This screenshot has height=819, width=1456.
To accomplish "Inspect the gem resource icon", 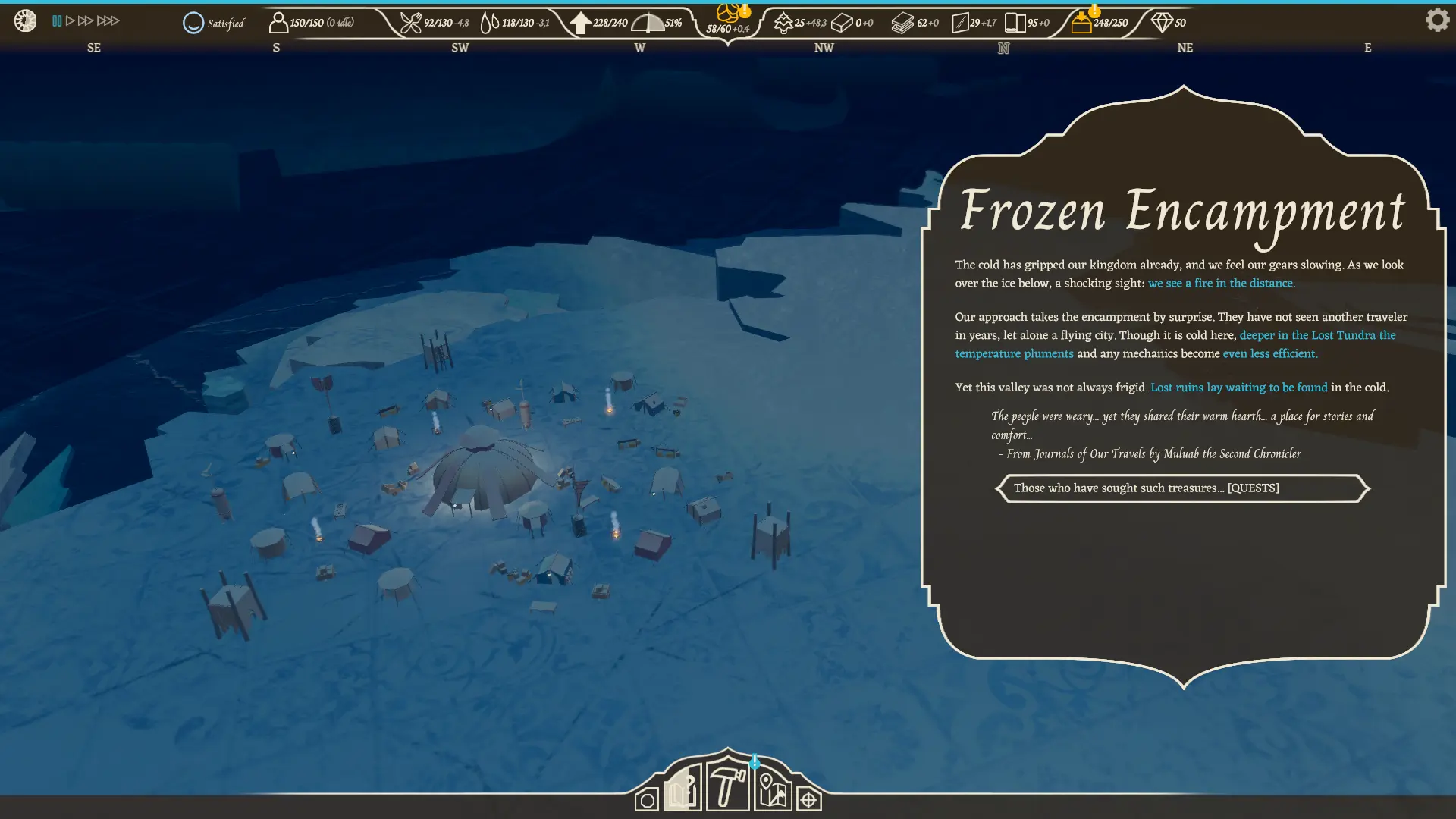I will click(x=1161, y=23).
